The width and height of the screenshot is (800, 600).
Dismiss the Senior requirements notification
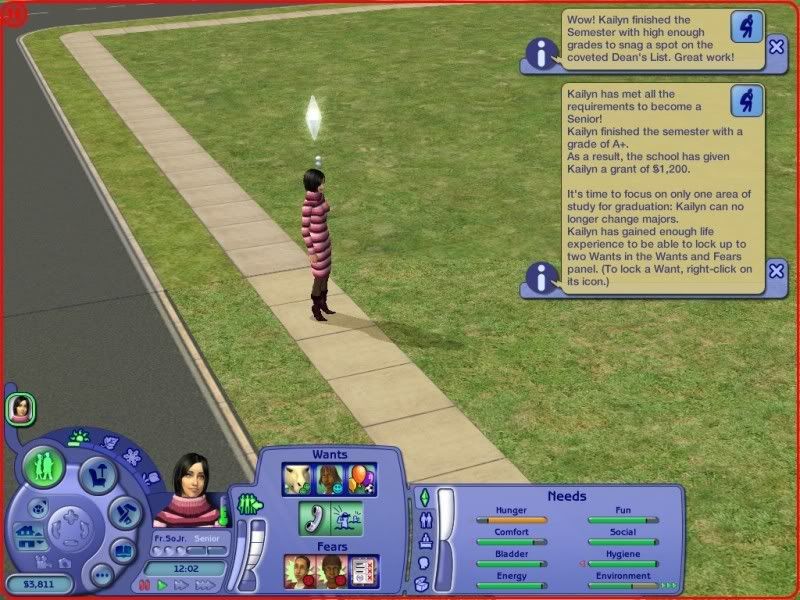(x=777, y=271)
